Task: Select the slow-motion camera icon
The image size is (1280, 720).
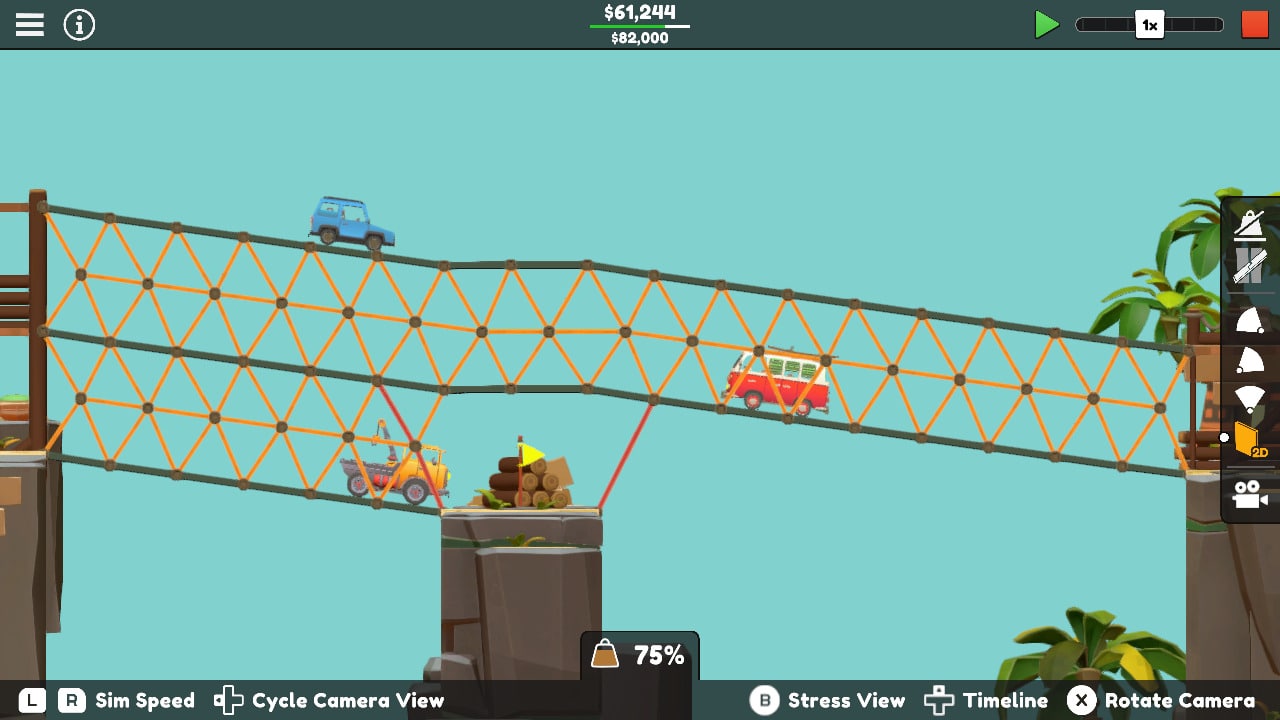Action: 1250,224
